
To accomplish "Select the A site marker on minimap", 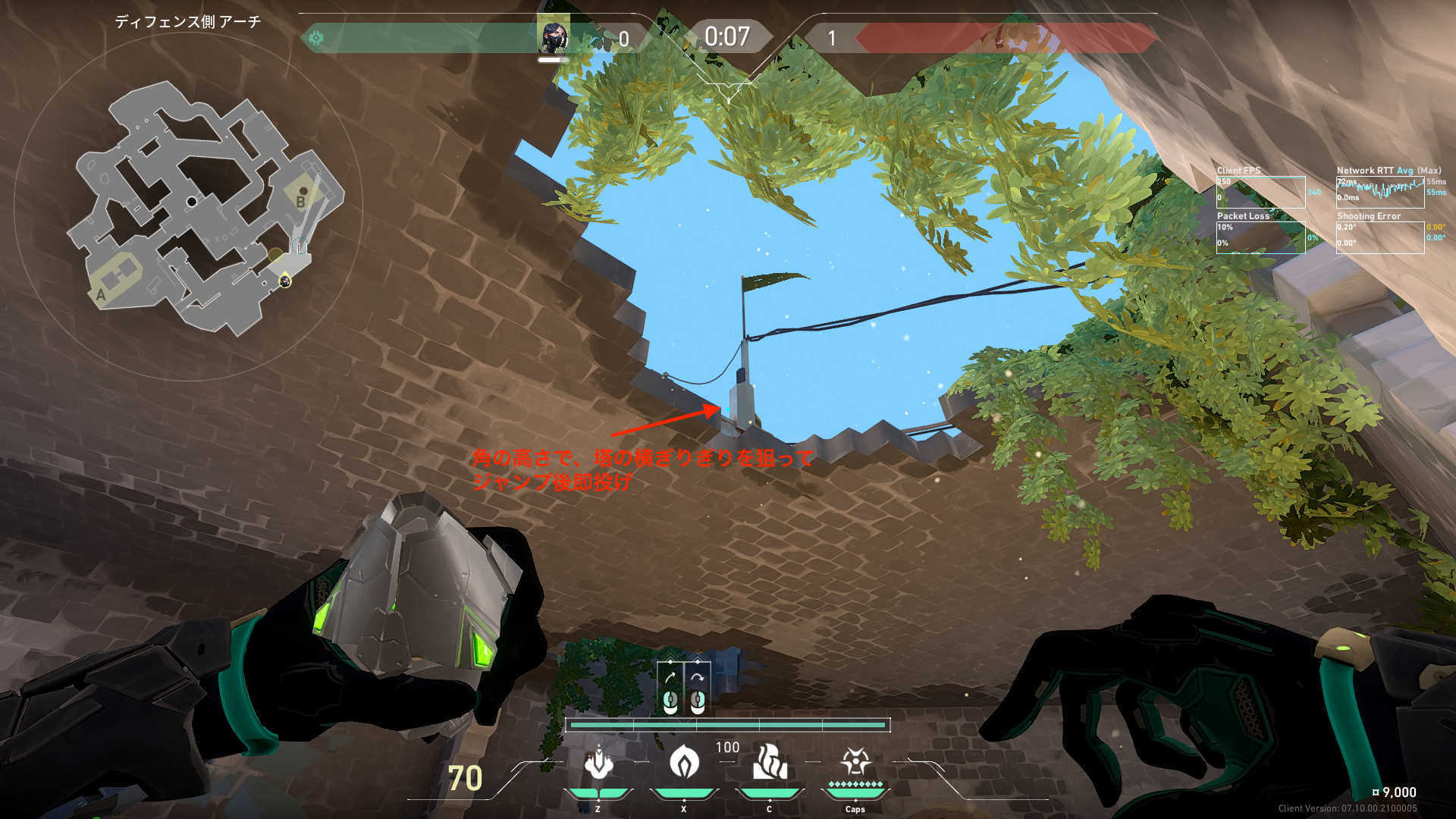I will click(101, 295).
